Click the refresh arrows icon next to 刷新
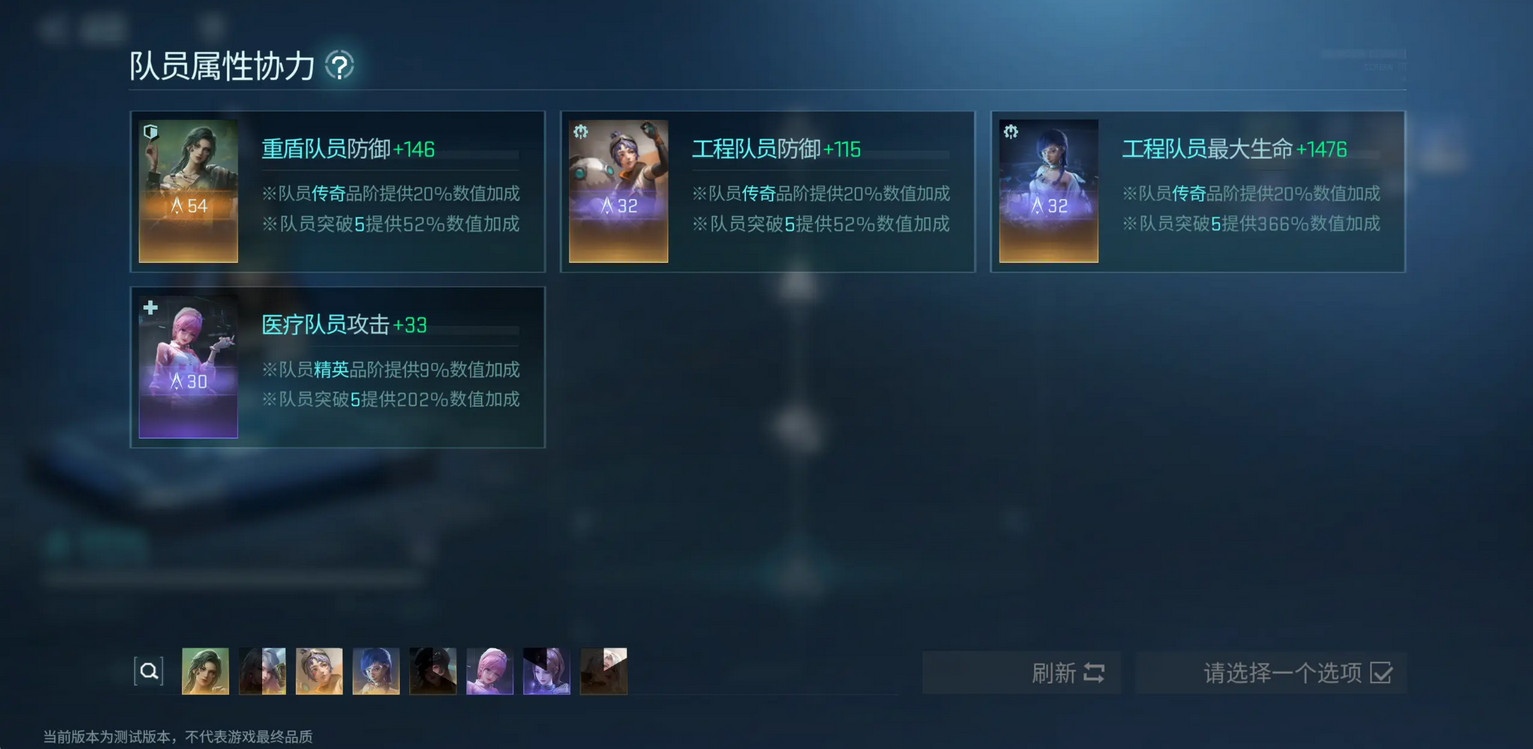This screenshot has width=1533, height=749. pyautogui.click(x=1094, y=673)
